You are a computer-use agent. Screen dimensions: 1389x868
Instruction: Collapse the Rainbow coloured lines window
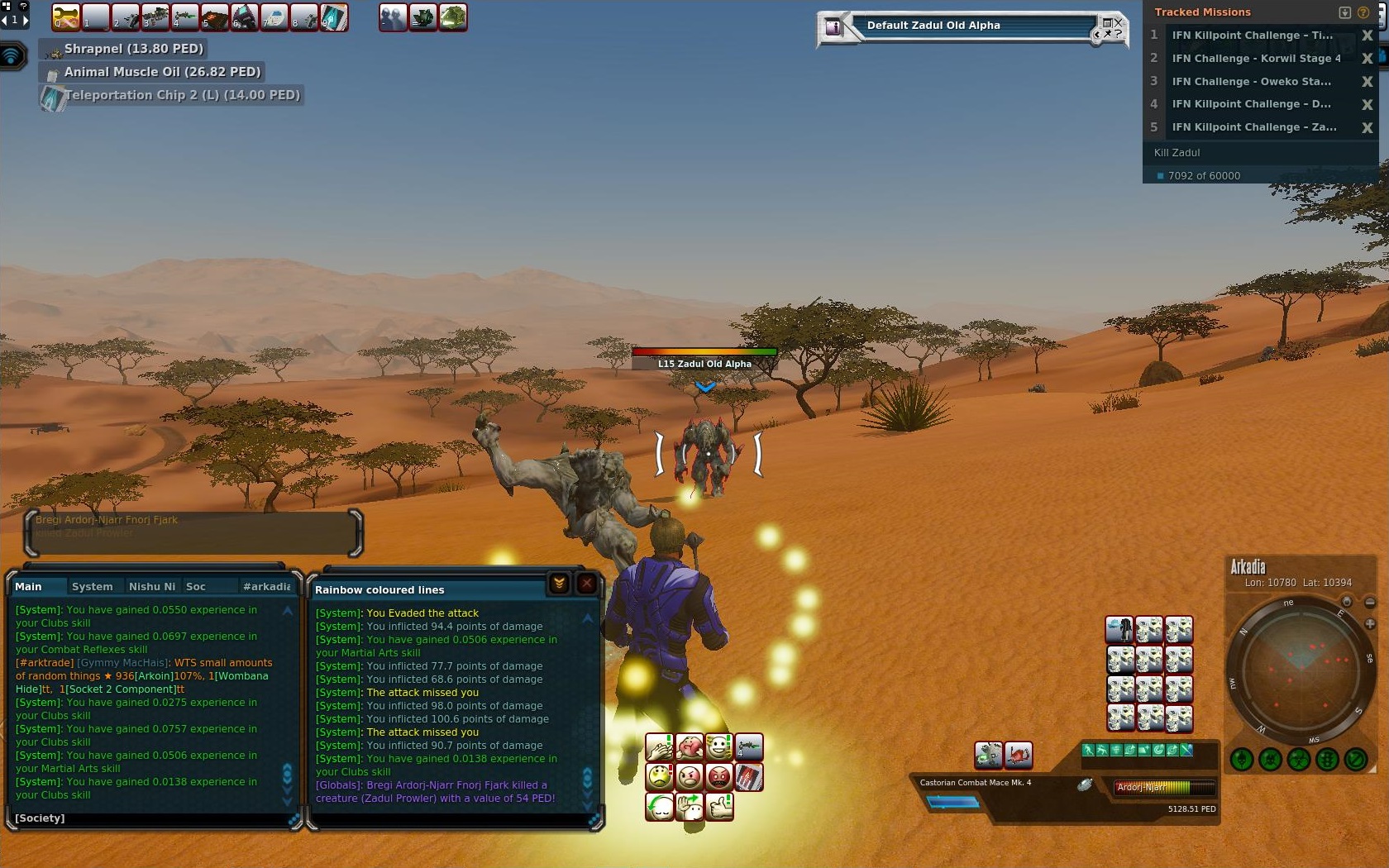coord(559,584)
